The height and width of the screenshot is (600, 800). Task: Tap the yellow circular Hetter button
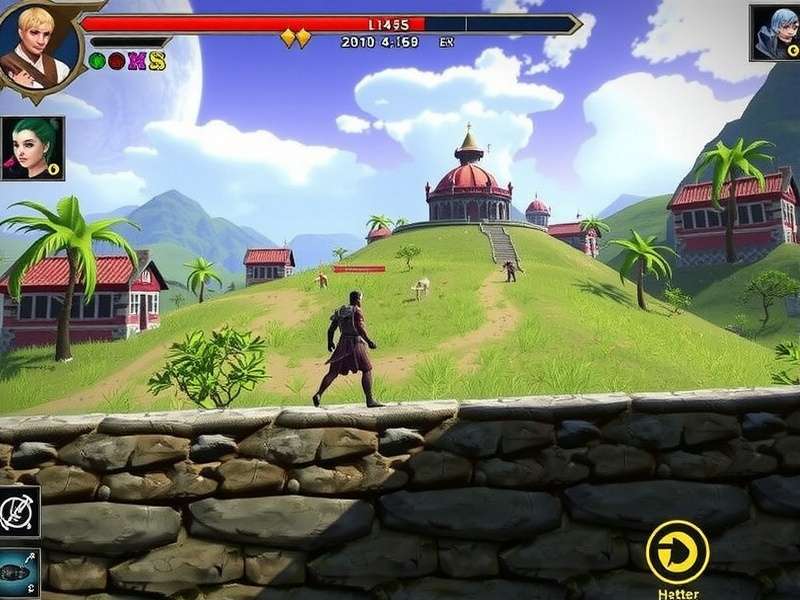(677, 551)
